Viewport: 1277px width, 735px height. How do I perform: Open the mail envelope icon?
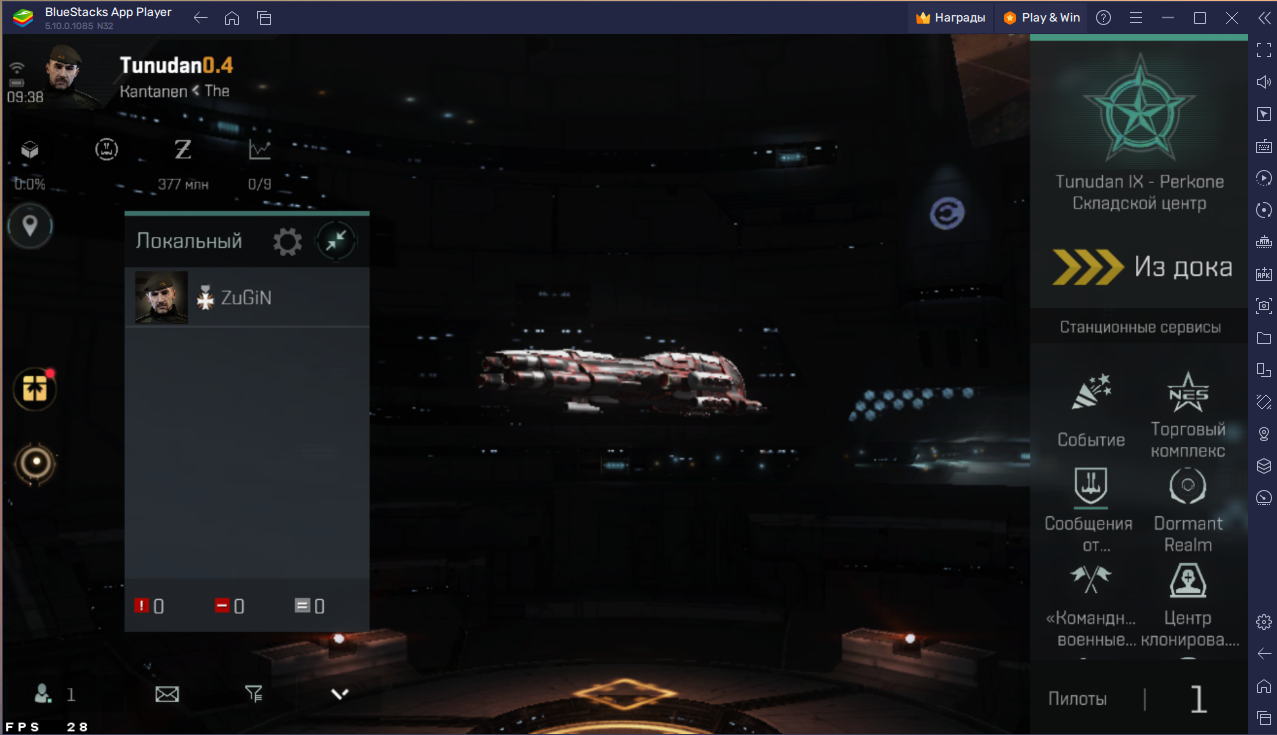pyautogui.click(x=167, y=693)
